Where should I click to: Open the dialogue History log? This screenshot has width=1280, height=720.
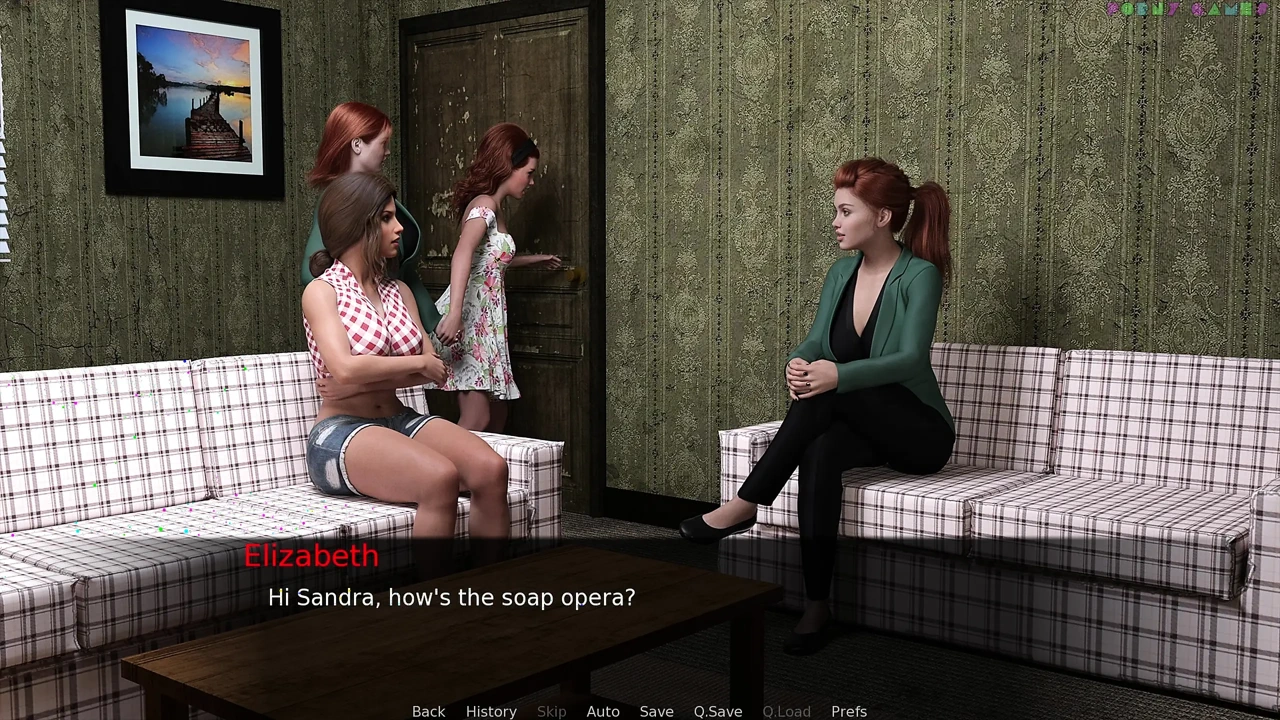click(x=491, y=711)
